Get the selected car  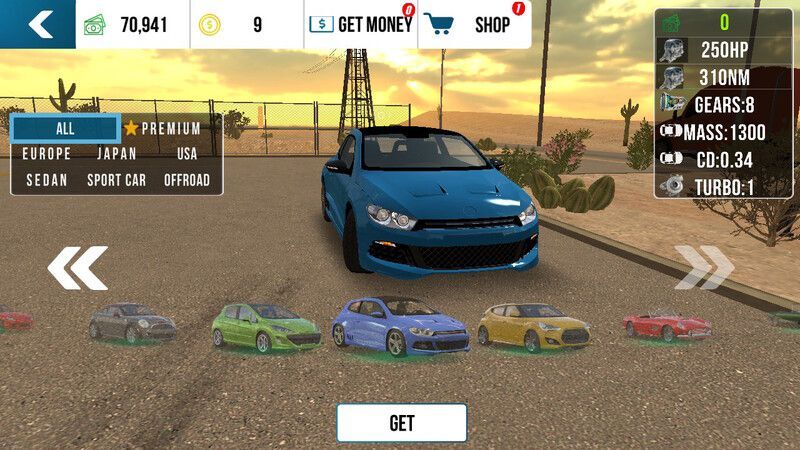pos(401,423)
